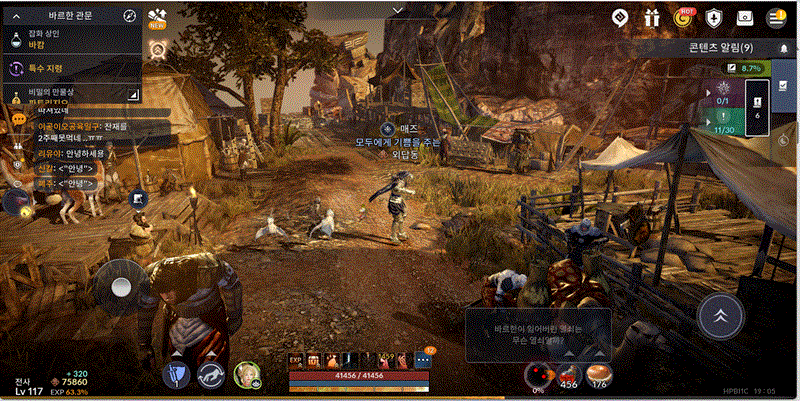Select the 특수 지령 entry
Viewport: 800px width, 401px height.
70,68
